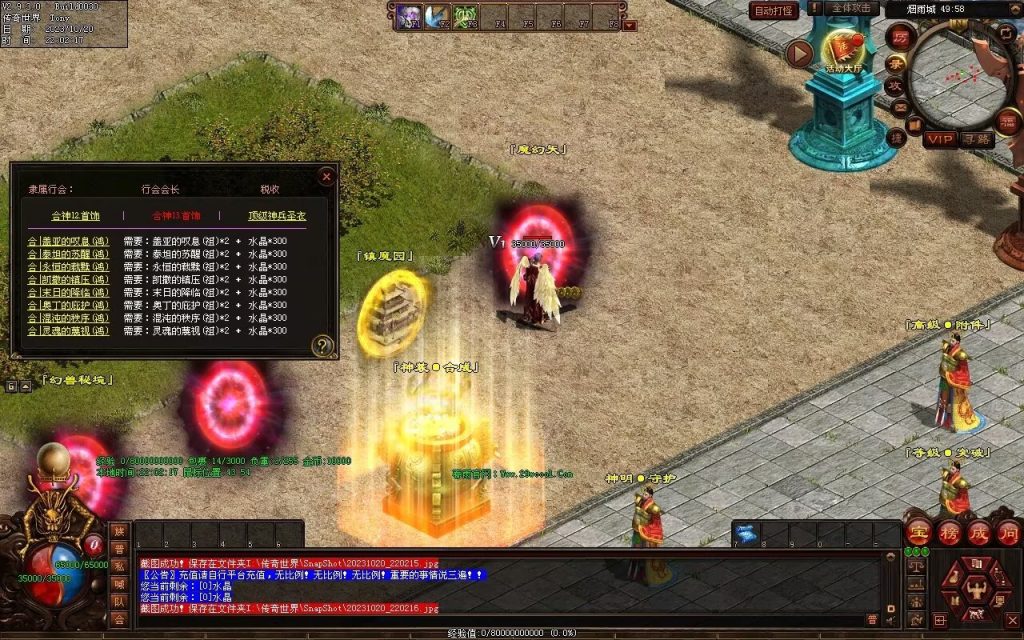Open the 合神13首饰 tab
The width and height of the screenshot is (1024, 640).
click(176, 215)
